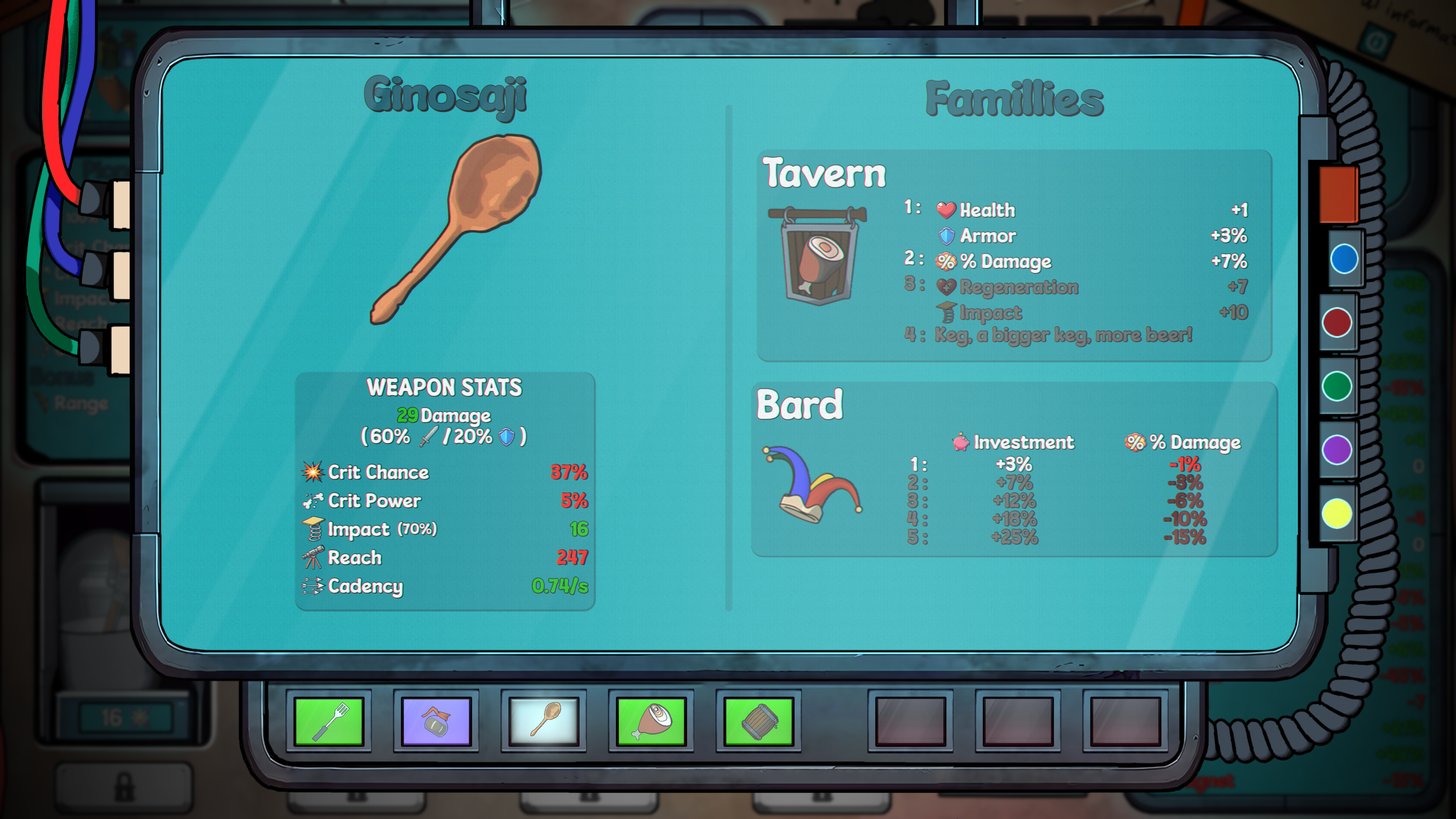Show the Tavern family sign icon
This screenshot has height=819, width=1456.
(818, 255)
